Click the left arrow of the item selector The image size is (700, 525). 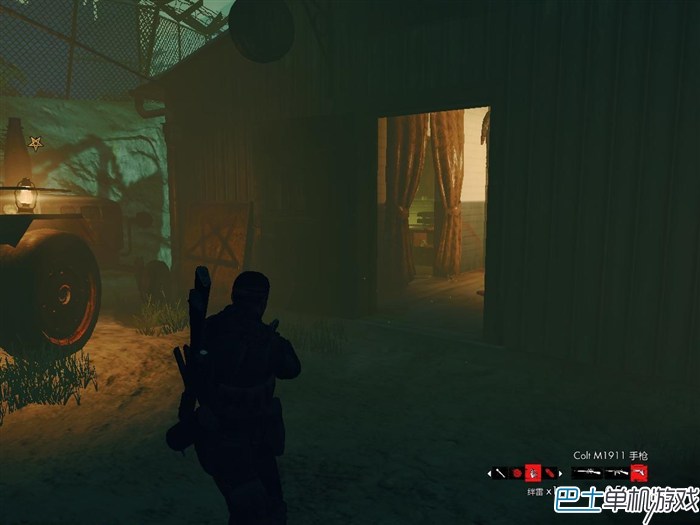pyautogui.click(x=489, y=472)
